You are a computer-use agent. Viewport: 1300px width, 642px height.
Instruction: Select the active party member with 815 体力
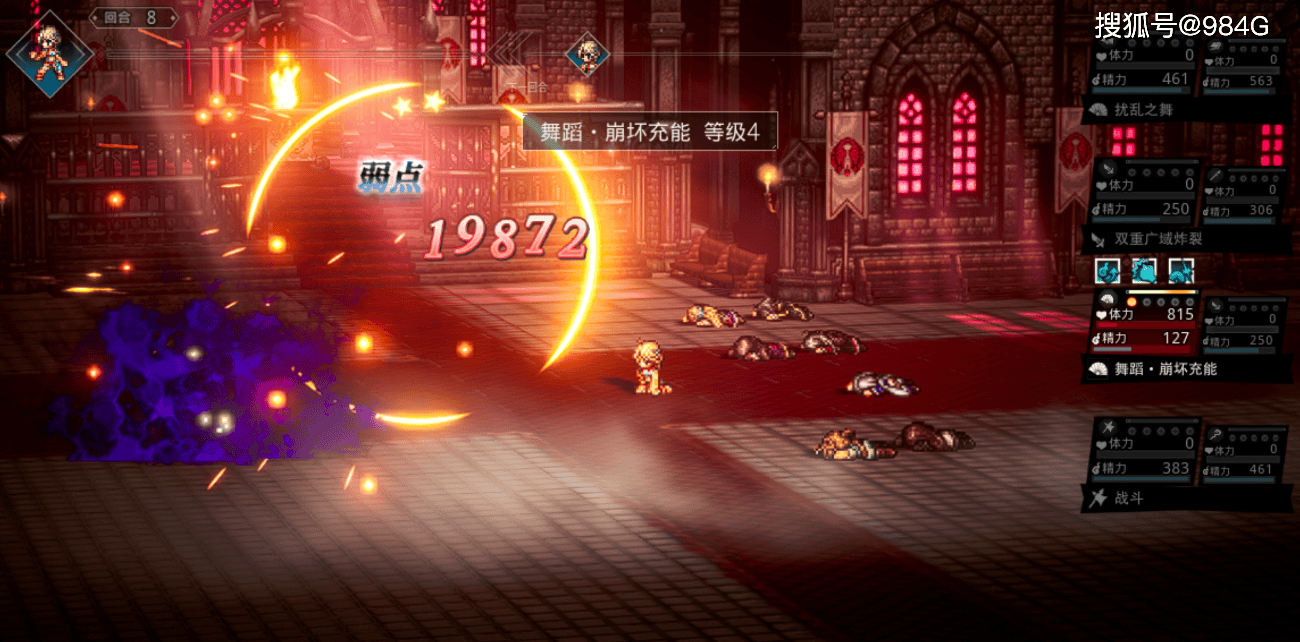1143,324
